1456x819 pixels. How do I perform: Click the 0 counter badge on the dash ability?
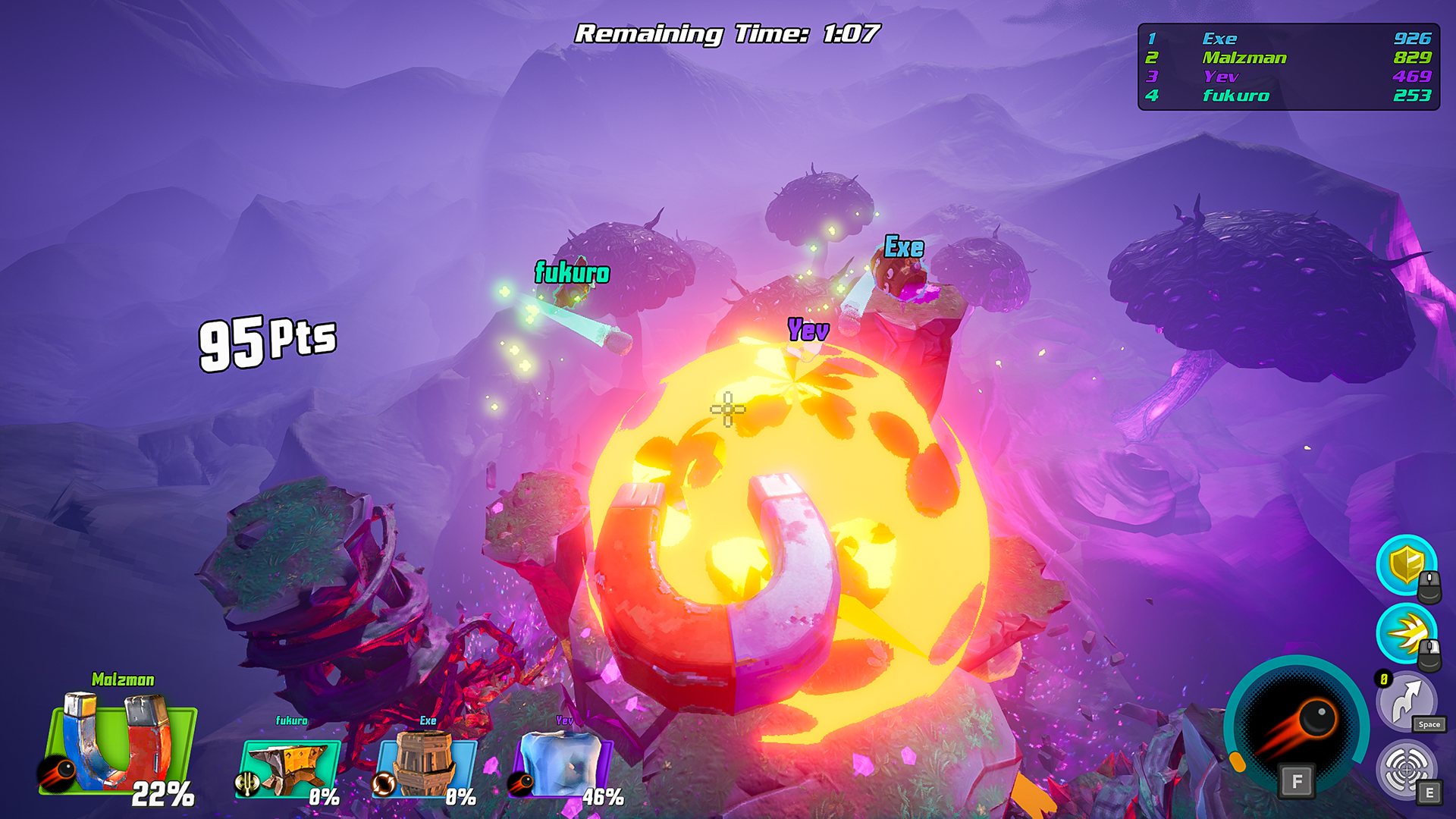click(1383, 677)
